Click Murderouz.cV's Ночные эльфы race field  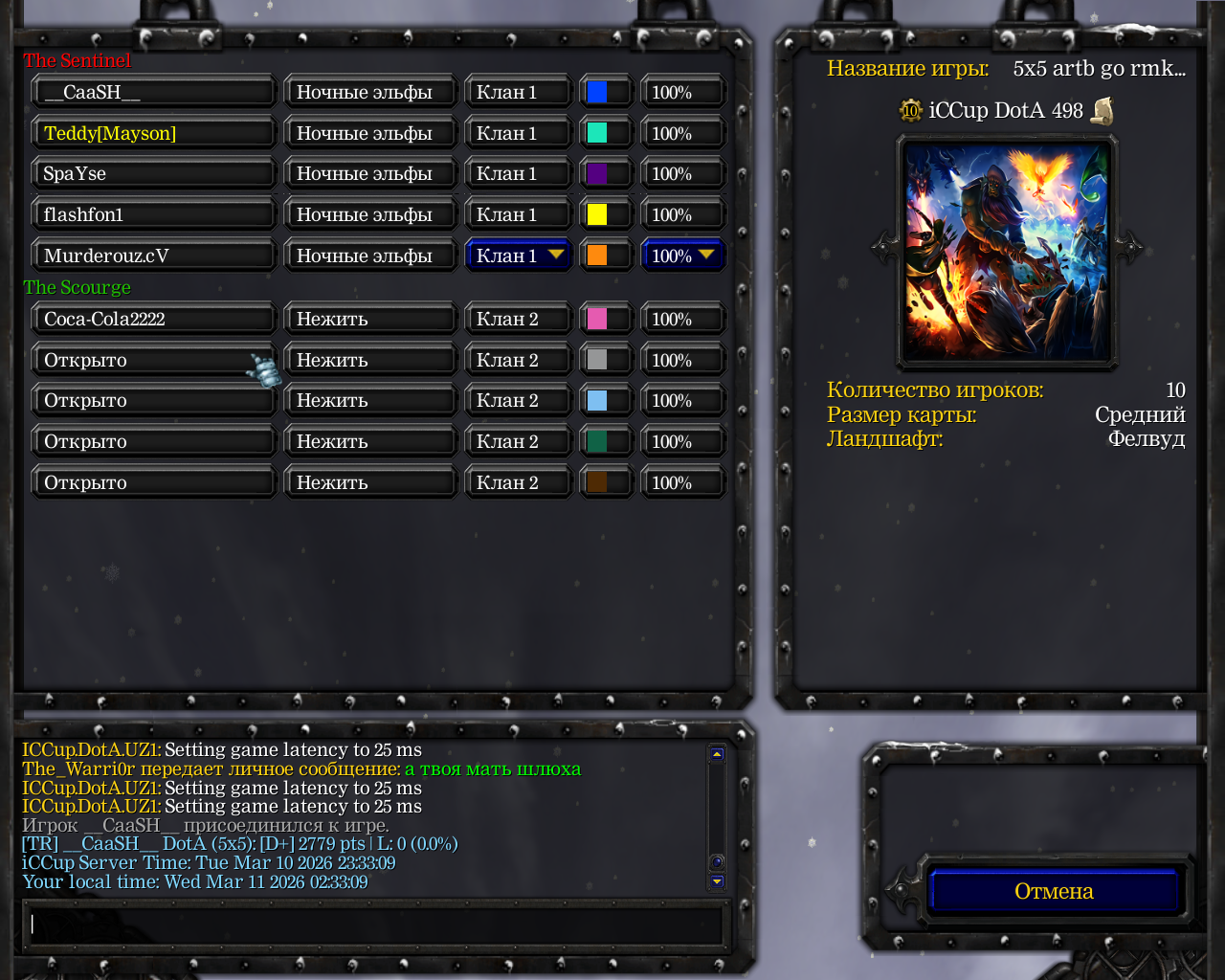point(369,256)
